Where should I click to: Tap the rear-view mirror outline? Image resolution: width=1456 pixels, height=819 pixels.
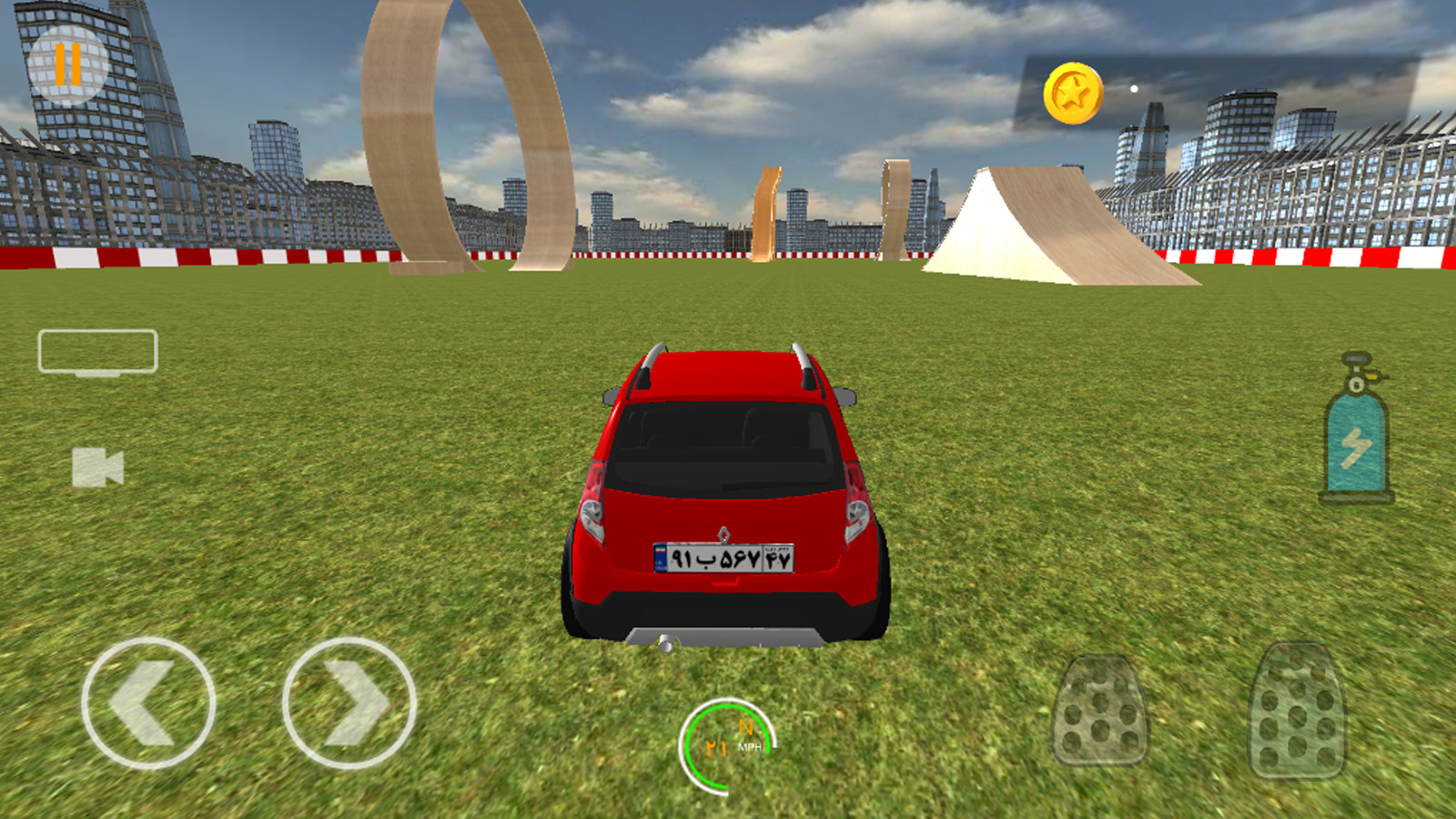point(97,351)
